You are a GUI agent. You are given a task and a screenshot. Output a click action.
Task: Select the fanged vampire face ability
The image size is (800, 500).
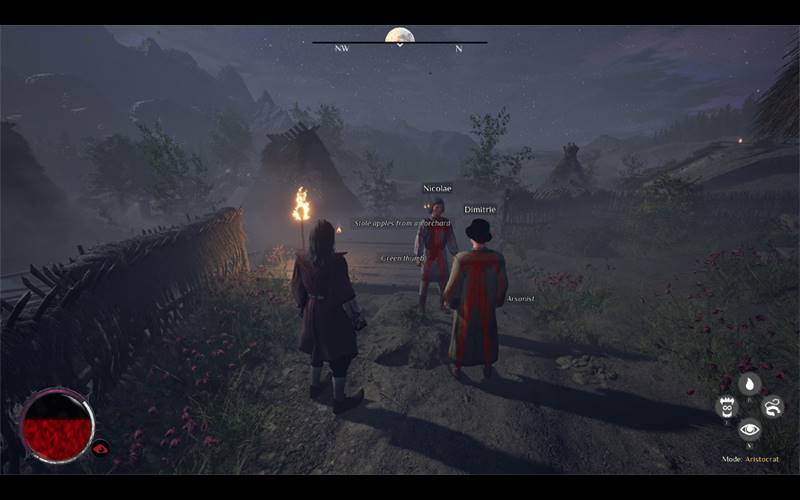pos(727,406)
